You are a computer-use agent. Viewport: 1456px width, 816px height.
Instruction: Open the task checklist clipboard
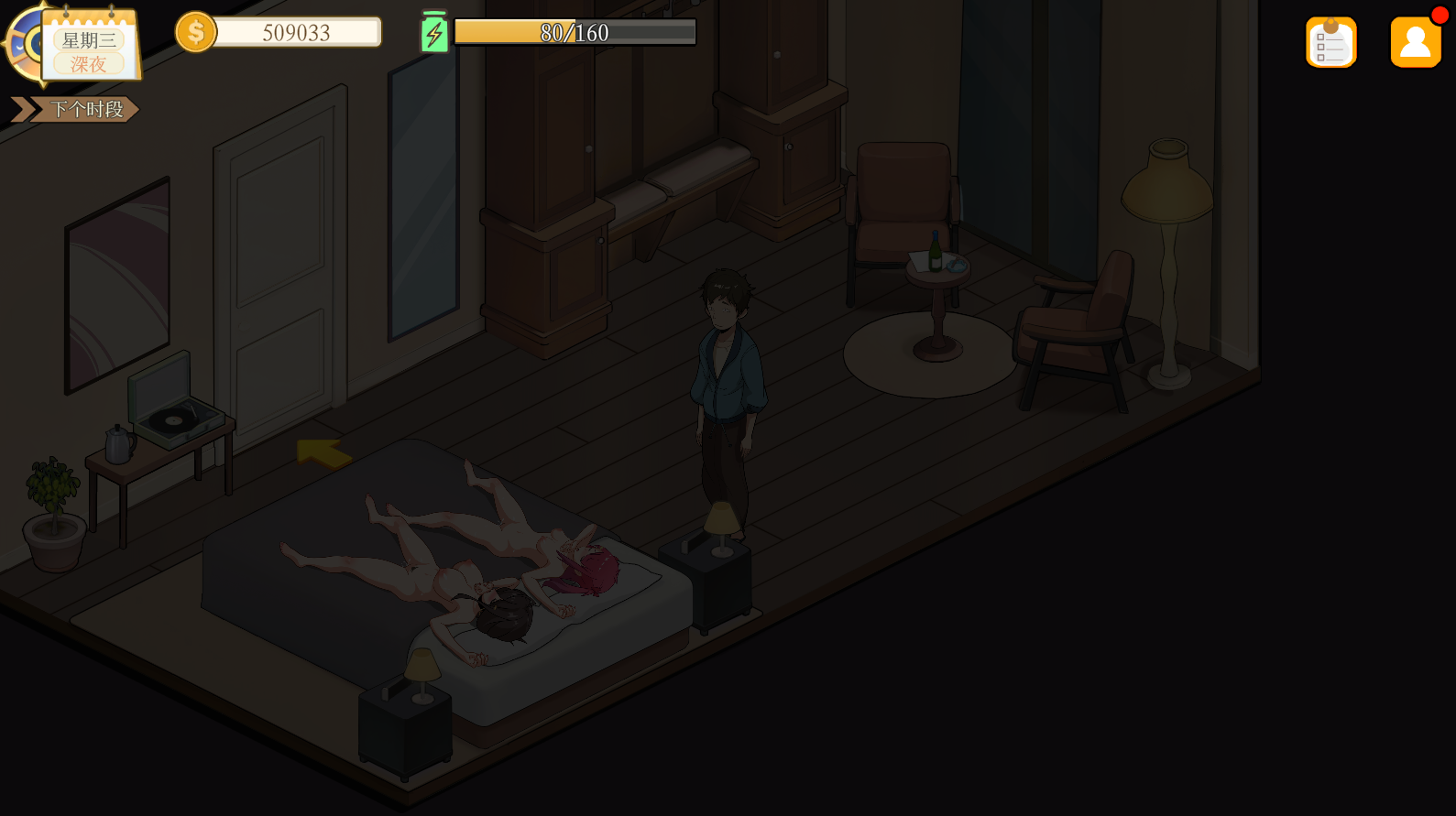pyautogui.click(x=1330, y=42)
